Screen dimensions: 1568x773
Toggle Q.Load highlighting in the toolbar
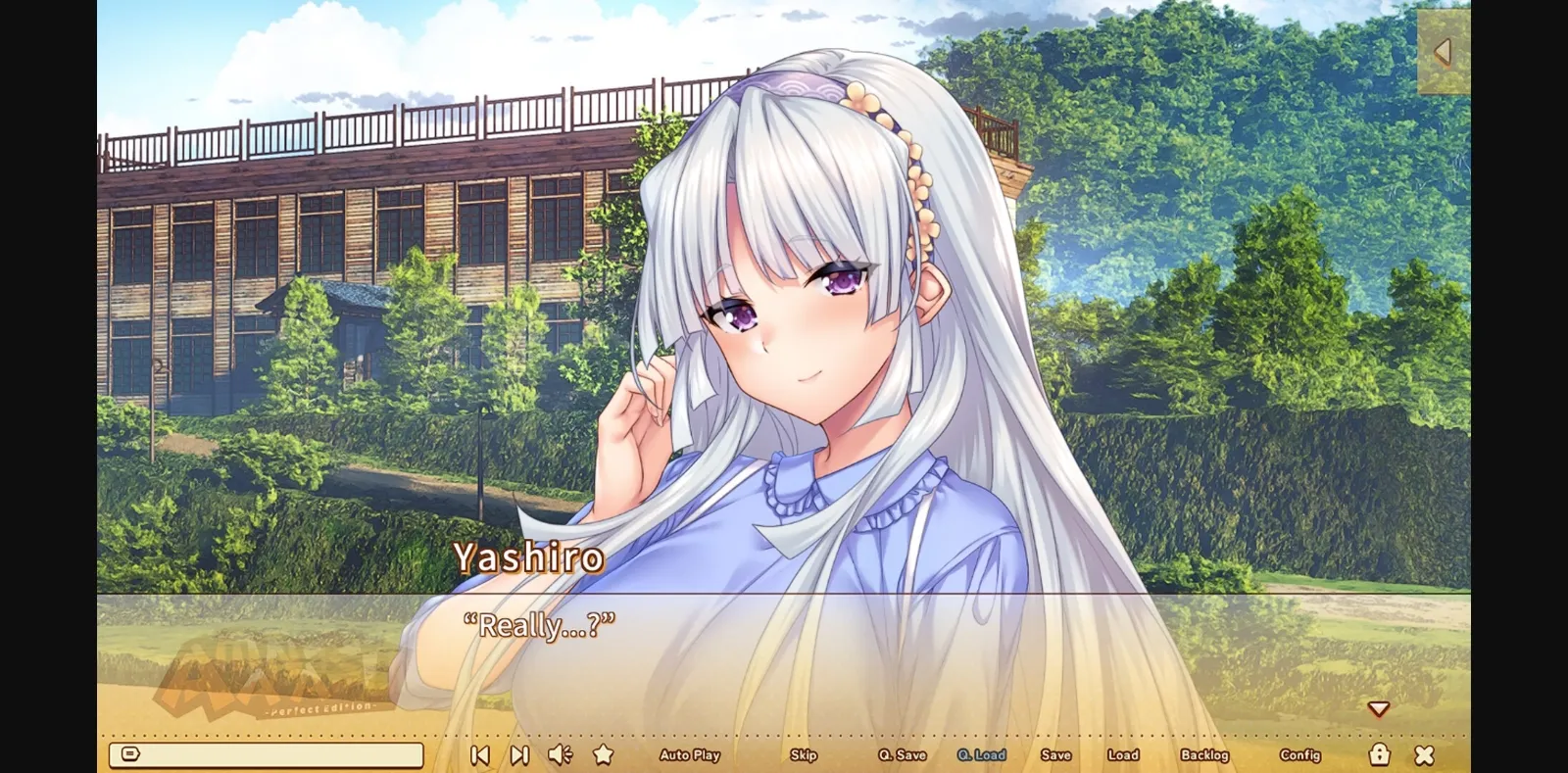coord(983,754)
